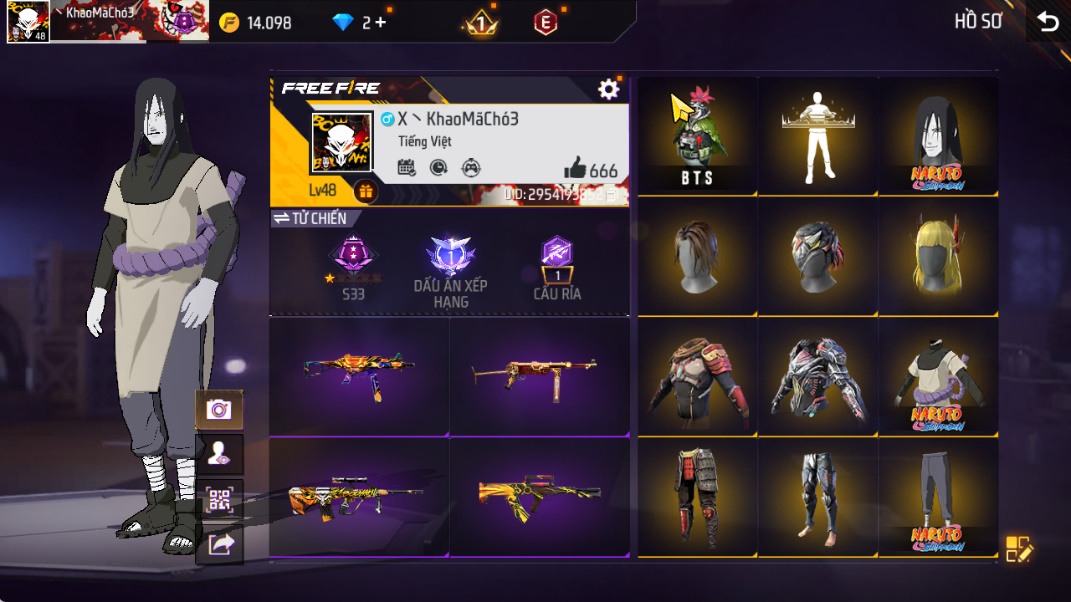Open the QR code icon
The height and width of the screenshot is (602, 1071).
(x=218, y=500)
